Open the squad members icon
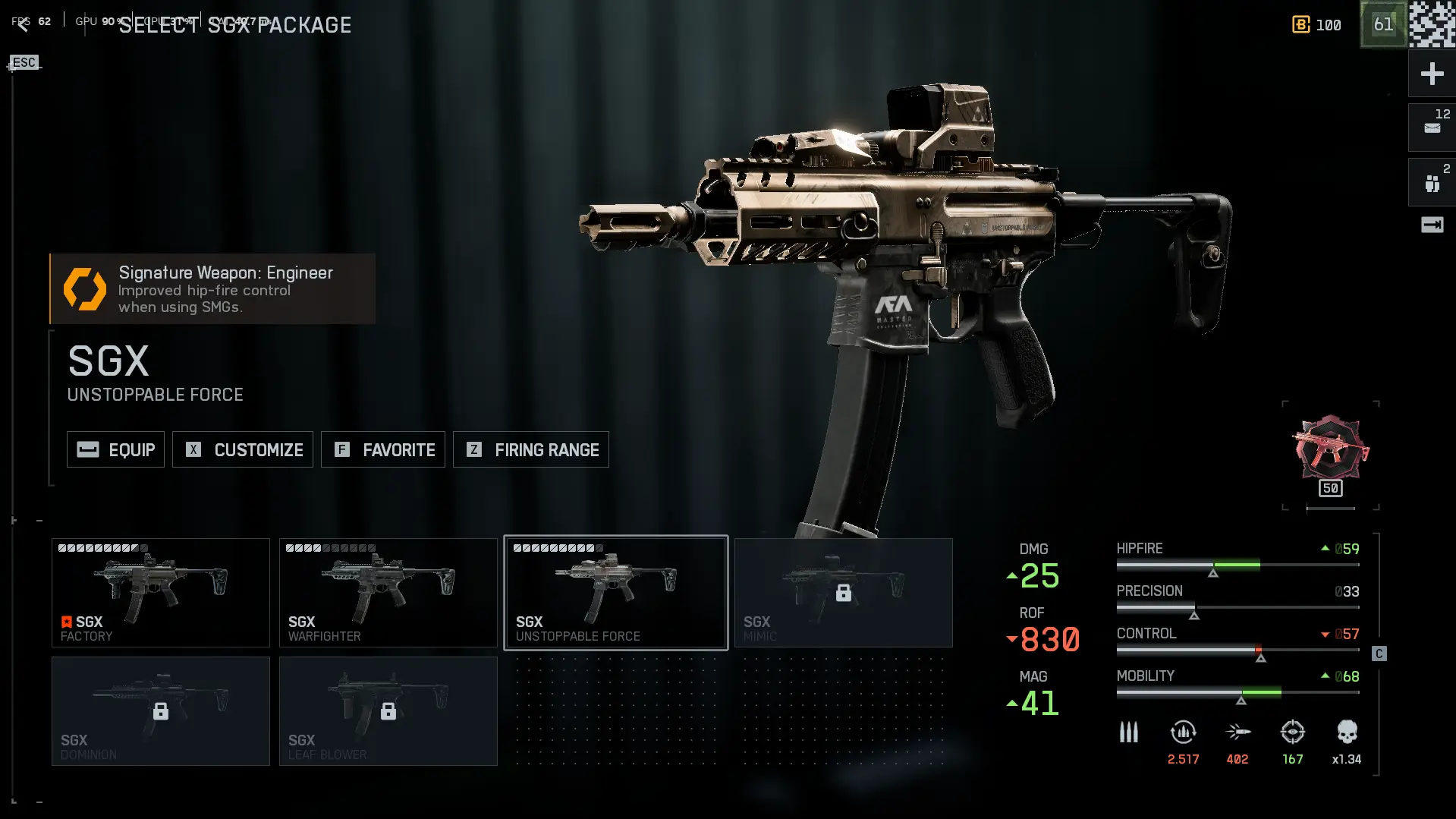Screen dimensions: 1456x819 (x=1432, y=183)
